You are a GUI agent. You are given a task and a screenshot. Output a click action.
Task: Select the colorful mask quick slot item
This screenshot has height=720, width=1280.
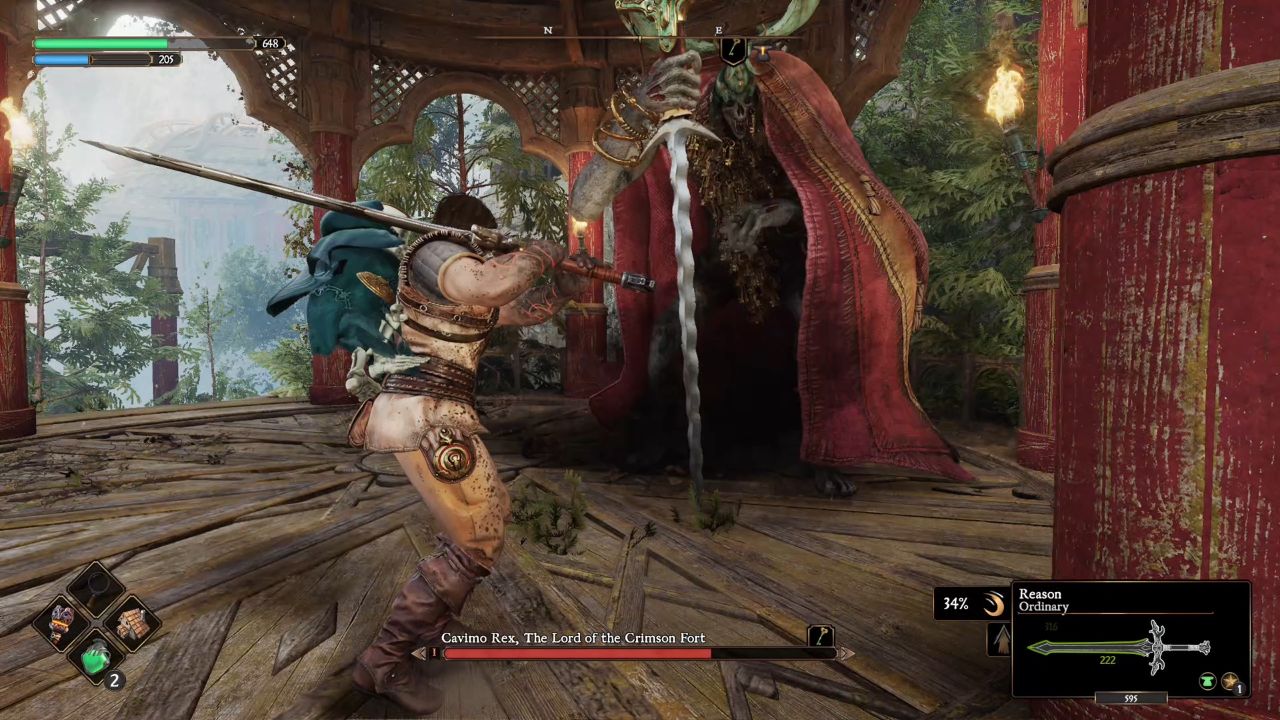61,623
